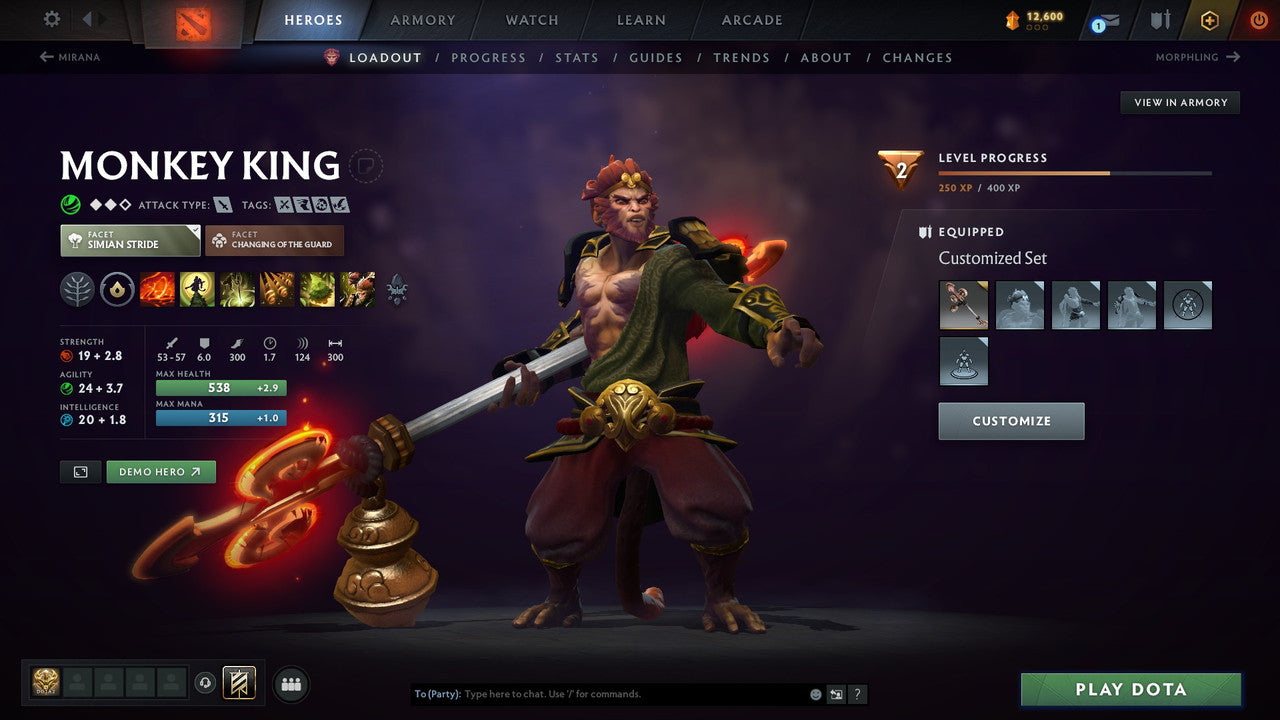
Task: Click the Aghanim's Scepter upgrade icon
Action: [x=396, y=290]
